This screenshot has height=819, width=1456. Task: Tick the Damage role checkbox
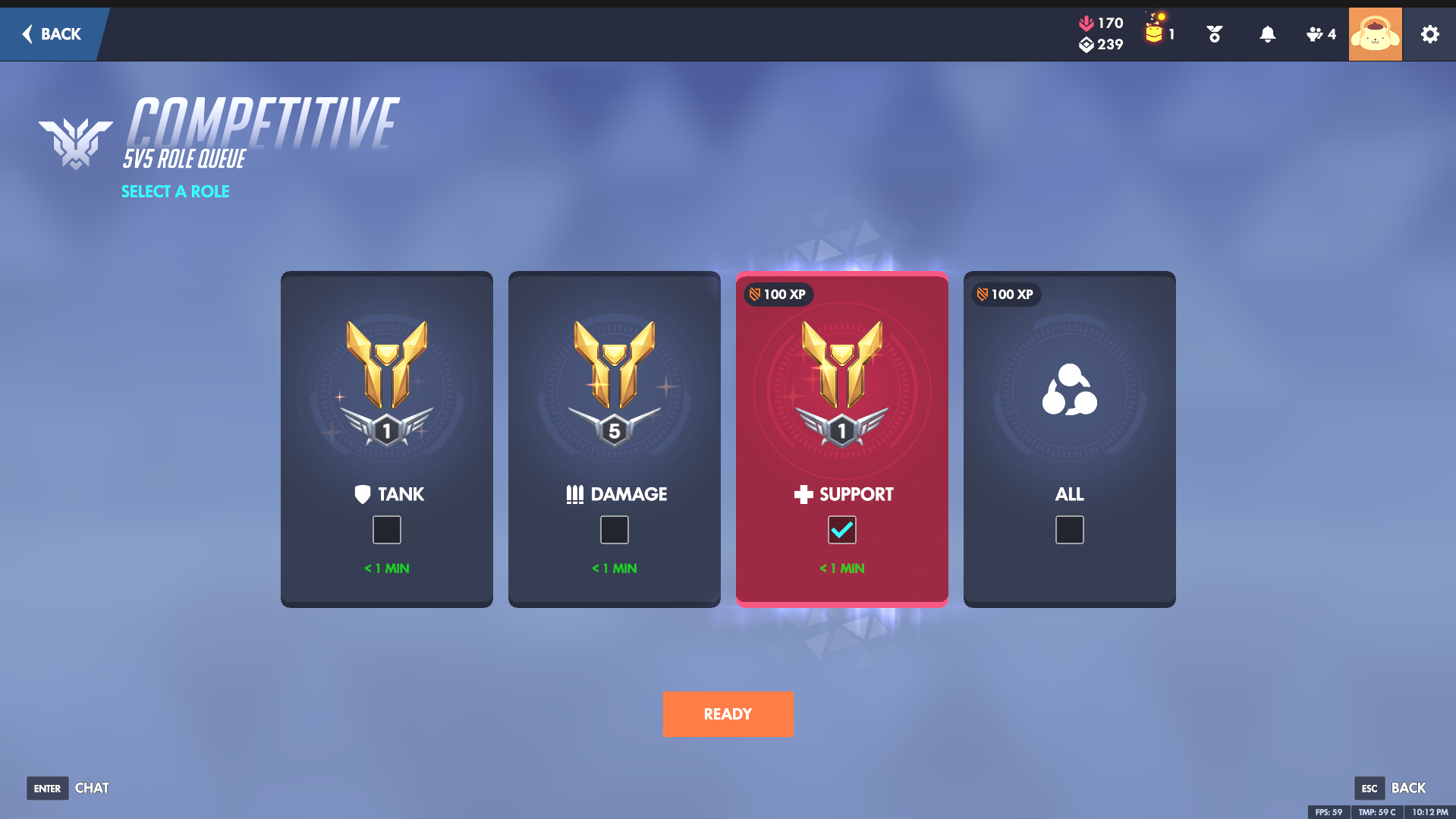pos(615,530)
